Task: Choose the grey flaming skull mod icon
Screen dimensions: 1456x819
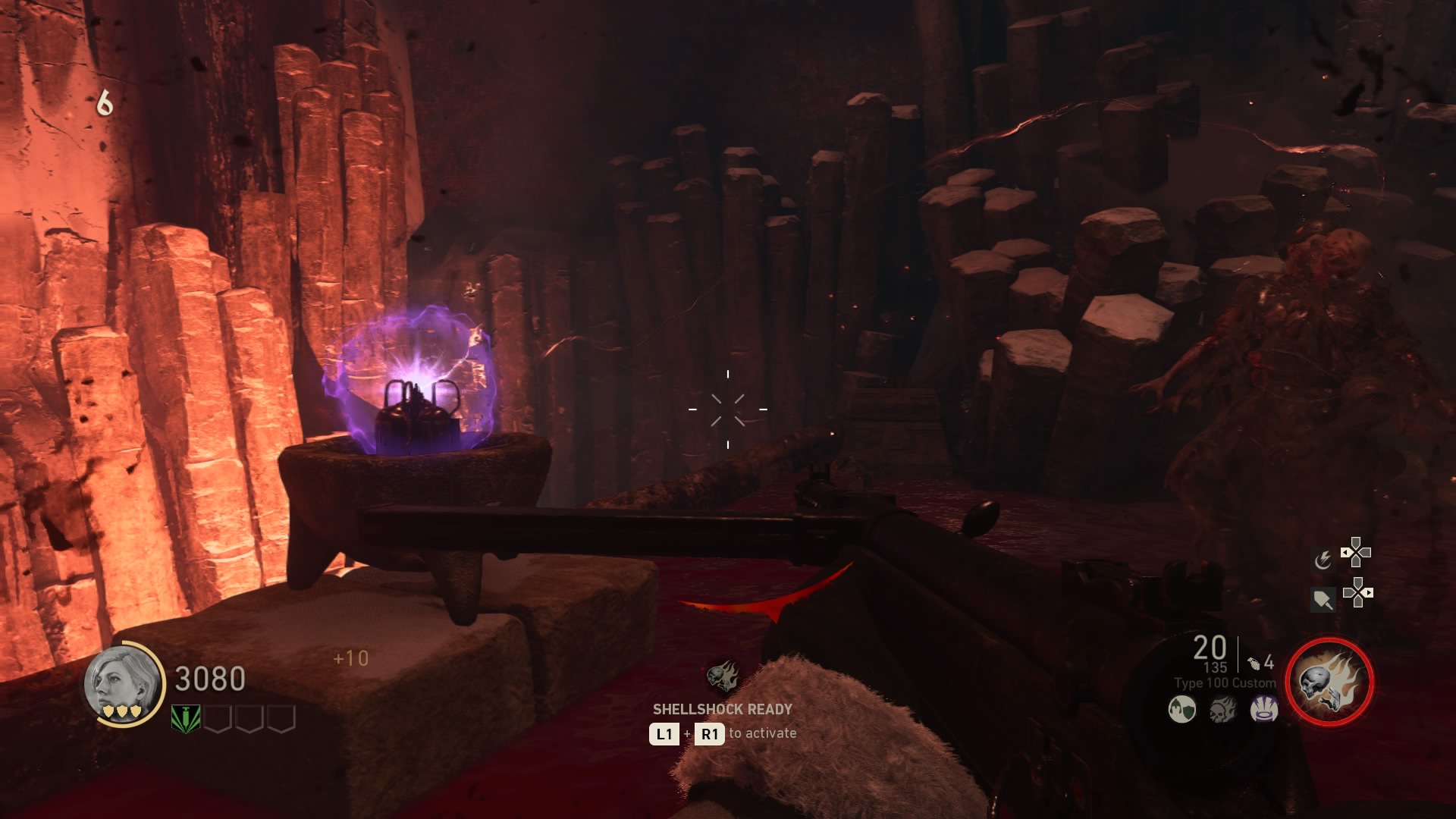Action: (1222, 710)
